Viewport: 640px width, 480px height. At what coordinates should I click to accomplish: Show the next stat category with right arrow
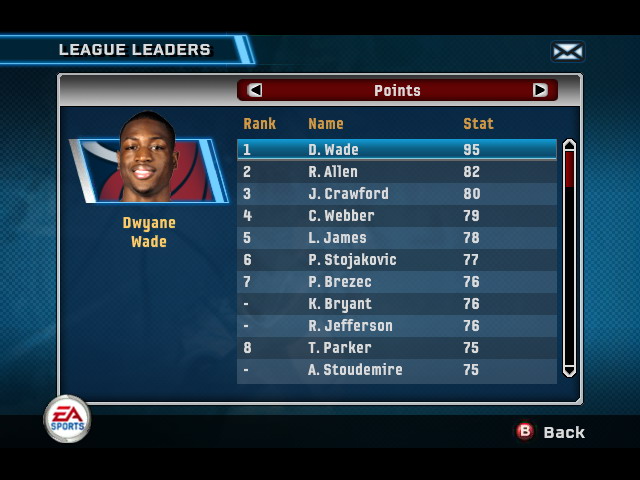pyautogui.click(x=540, y=90)
